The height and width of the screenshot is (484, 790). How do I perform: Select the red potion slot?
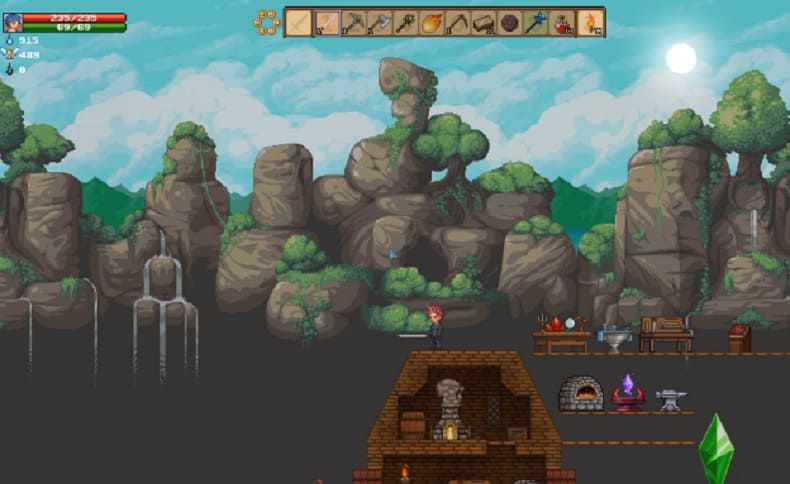(x=563, y=22)
